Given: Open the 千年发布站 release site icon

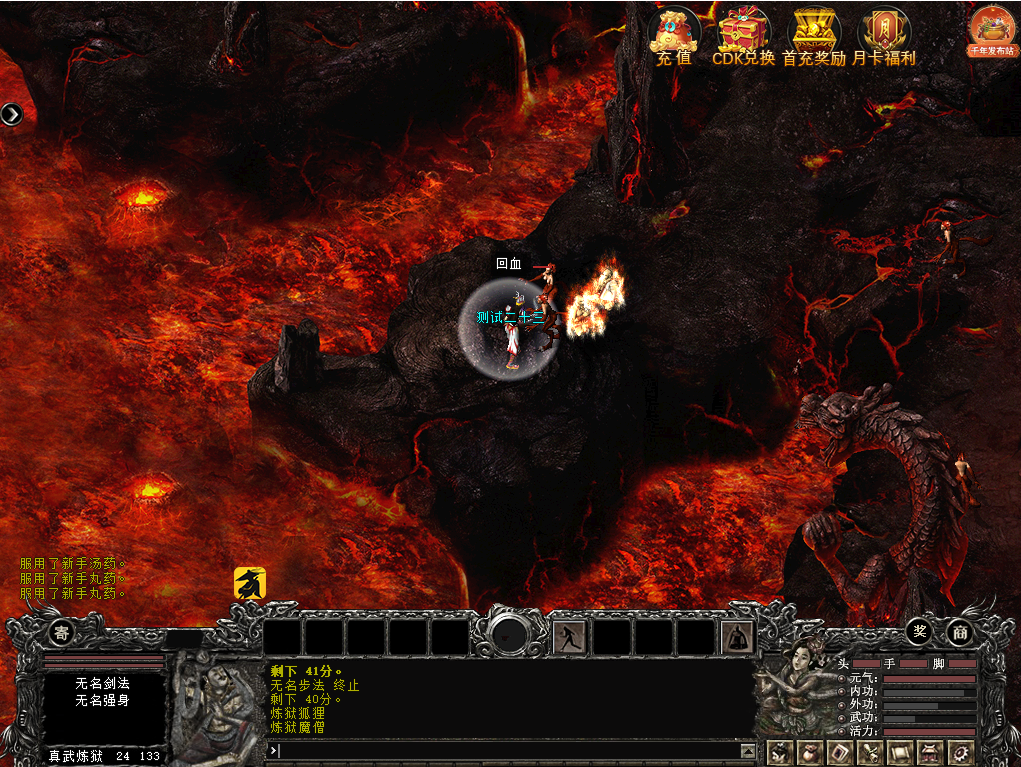Looking at the screenshot, I should pyautogui.click(x=992, y=31).
